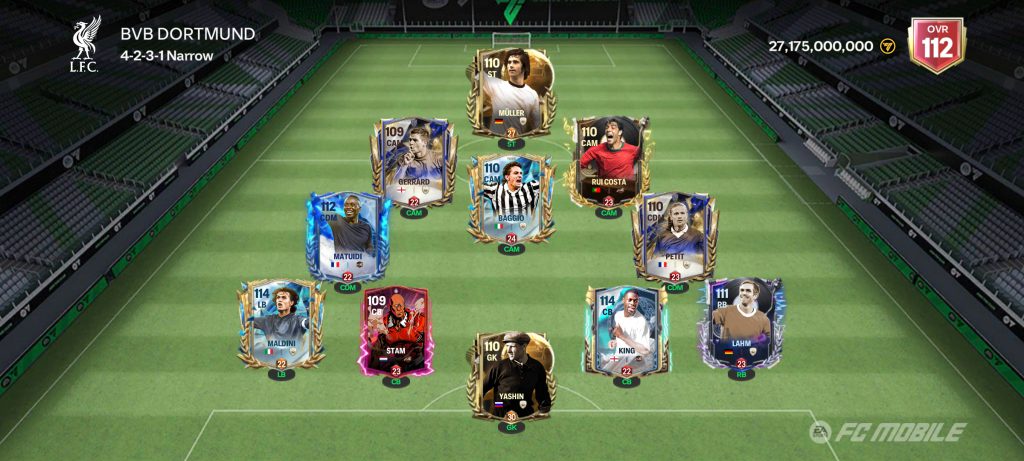Select Baggio's player card
This screenshot has width=1024, height=461.
[512, 198]
